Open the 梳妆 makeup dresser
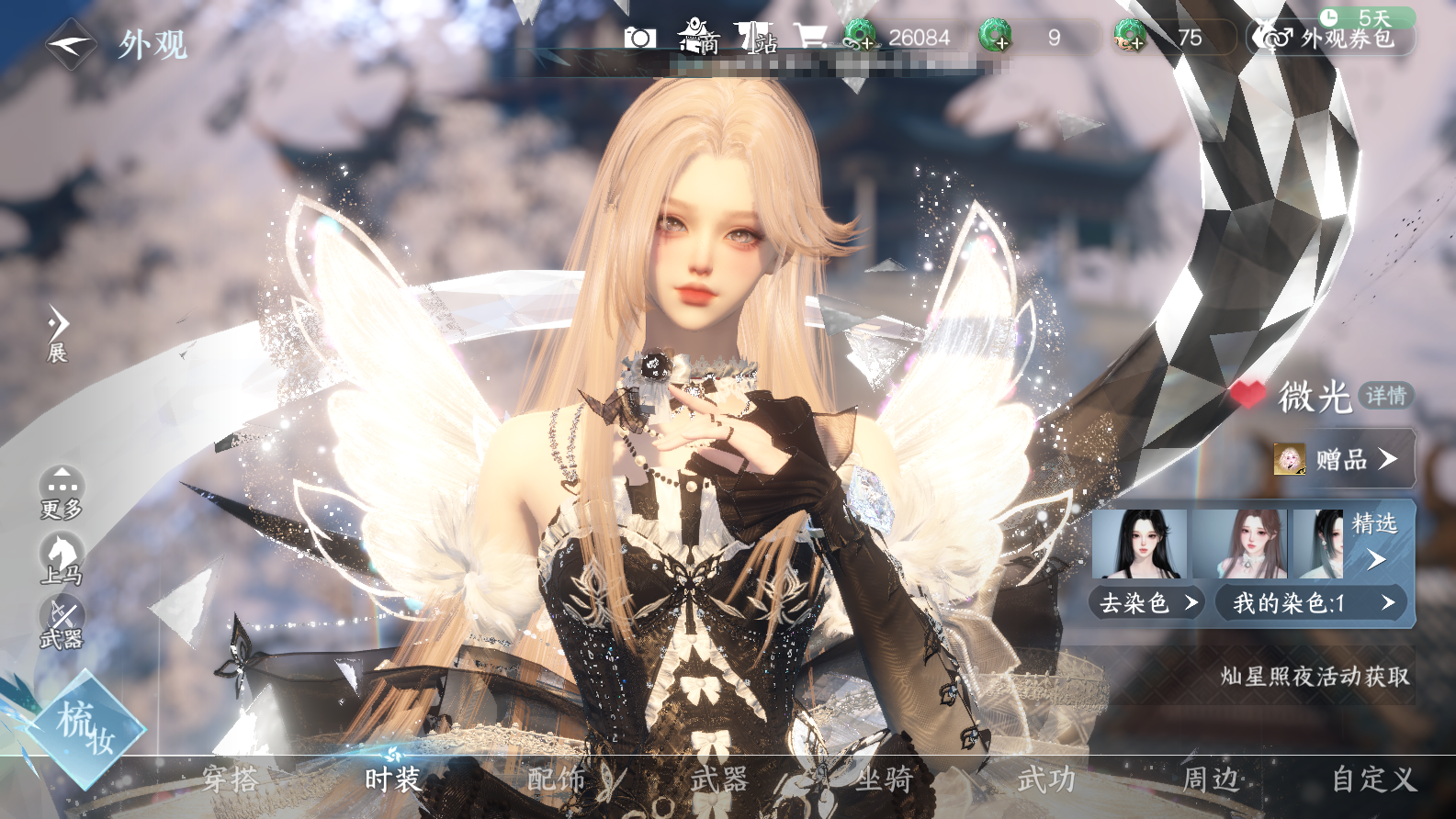Screen dimensions: 1456x819 85,729
